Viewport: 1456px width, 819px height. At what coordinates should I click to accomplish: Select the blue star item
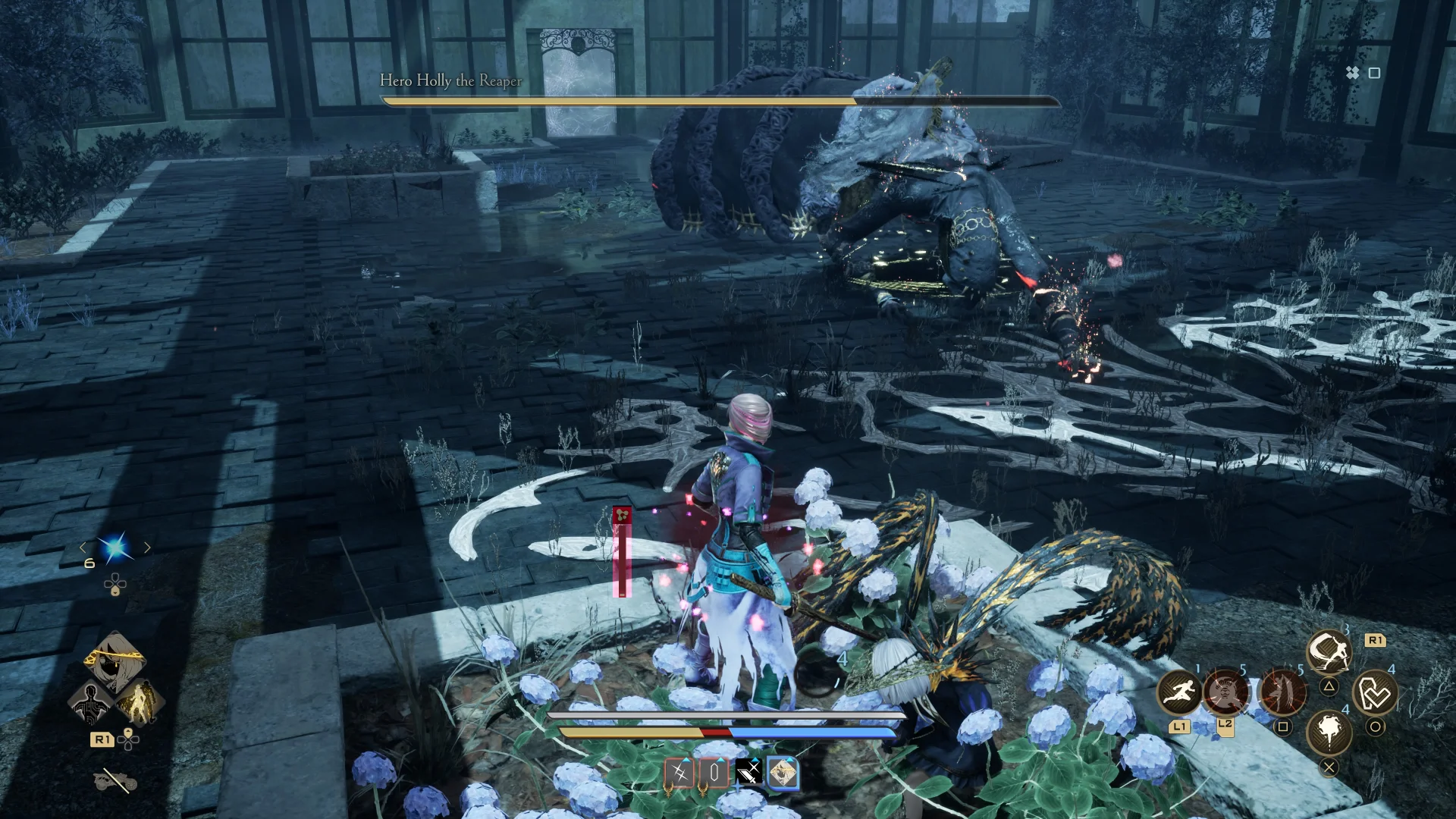(x=115, y=548)
